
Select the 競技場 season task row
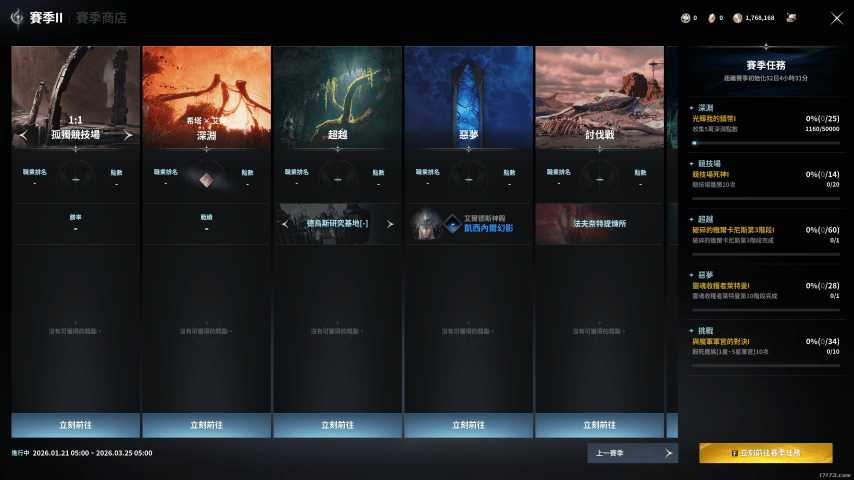764,179
